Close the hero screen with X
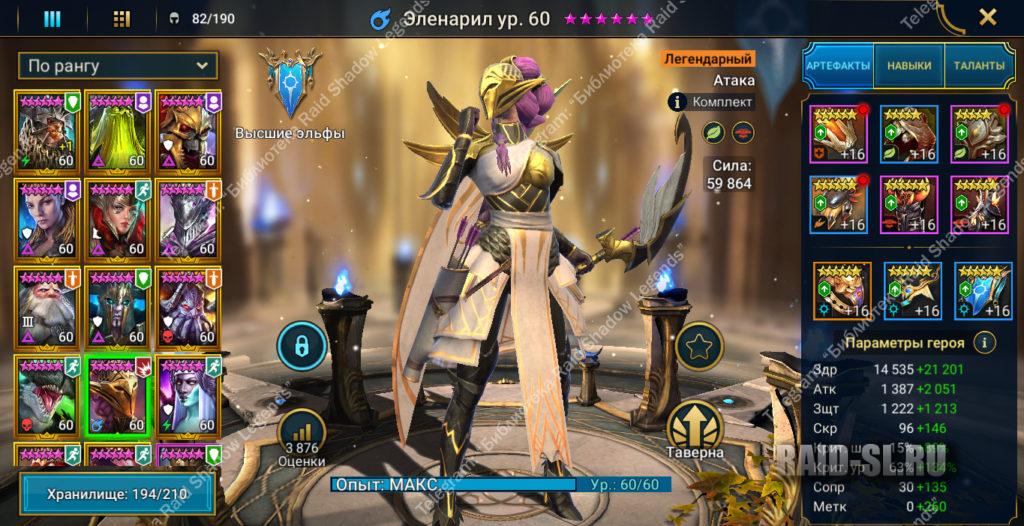 (x=987, y=17)
